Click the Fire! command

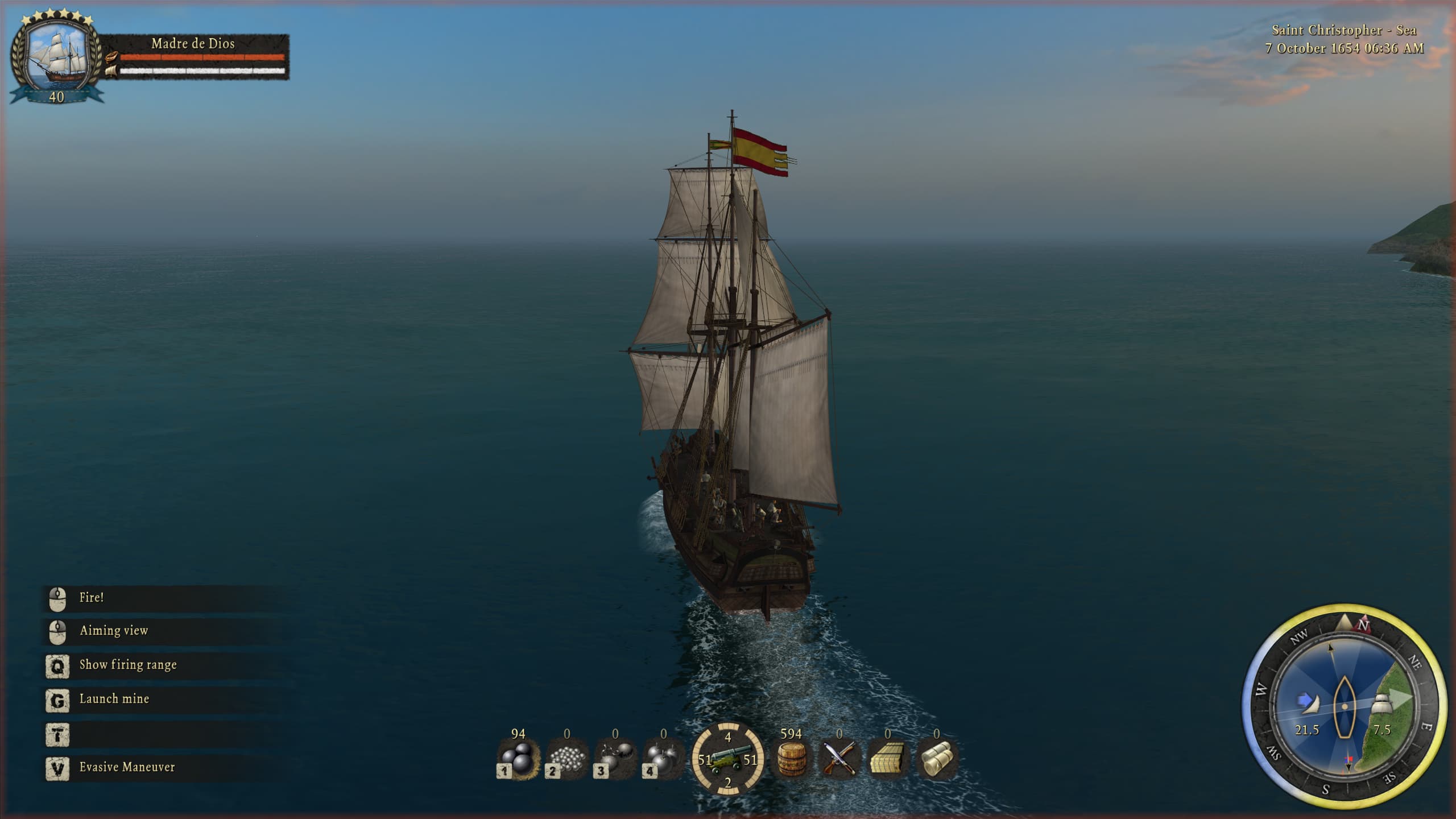(x=90, y=597)
